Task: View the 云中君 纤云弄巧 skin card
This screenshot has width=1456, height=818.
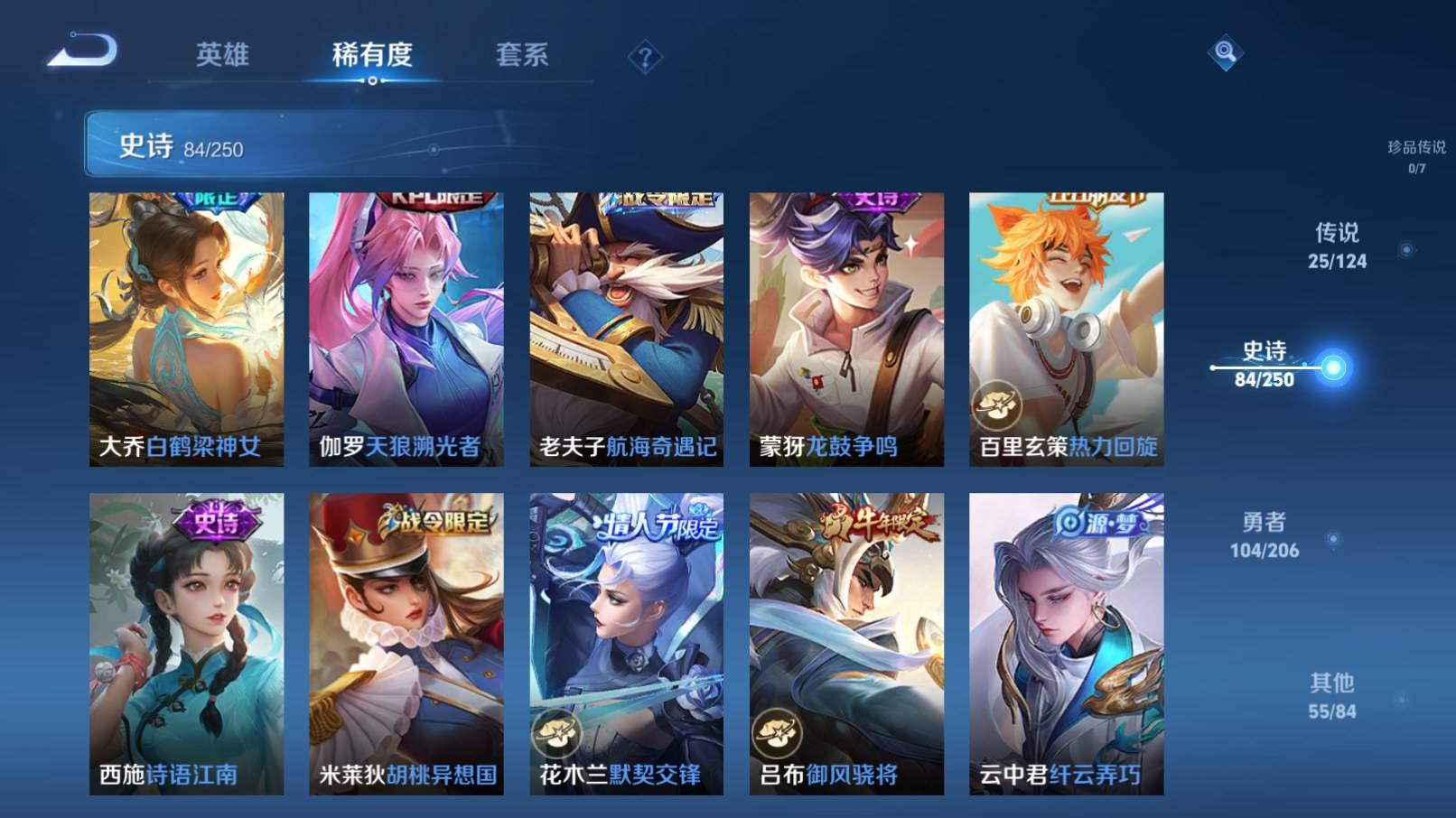Action: tap(1066, 644)
